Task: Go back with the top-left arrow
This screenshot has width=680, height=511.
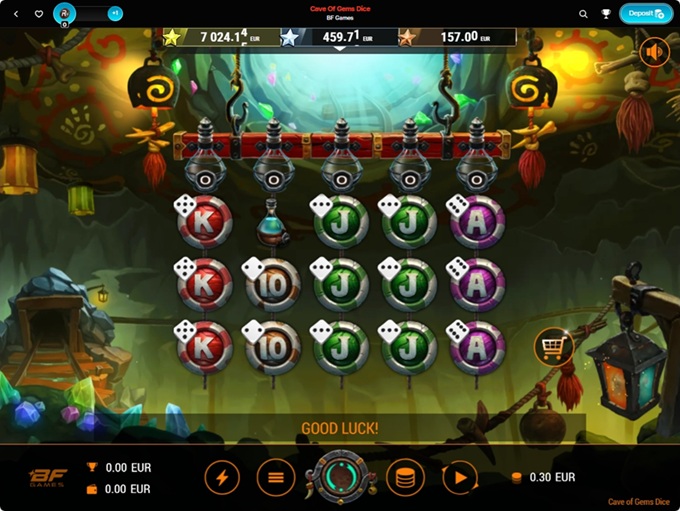Action: tap(15, 14)
